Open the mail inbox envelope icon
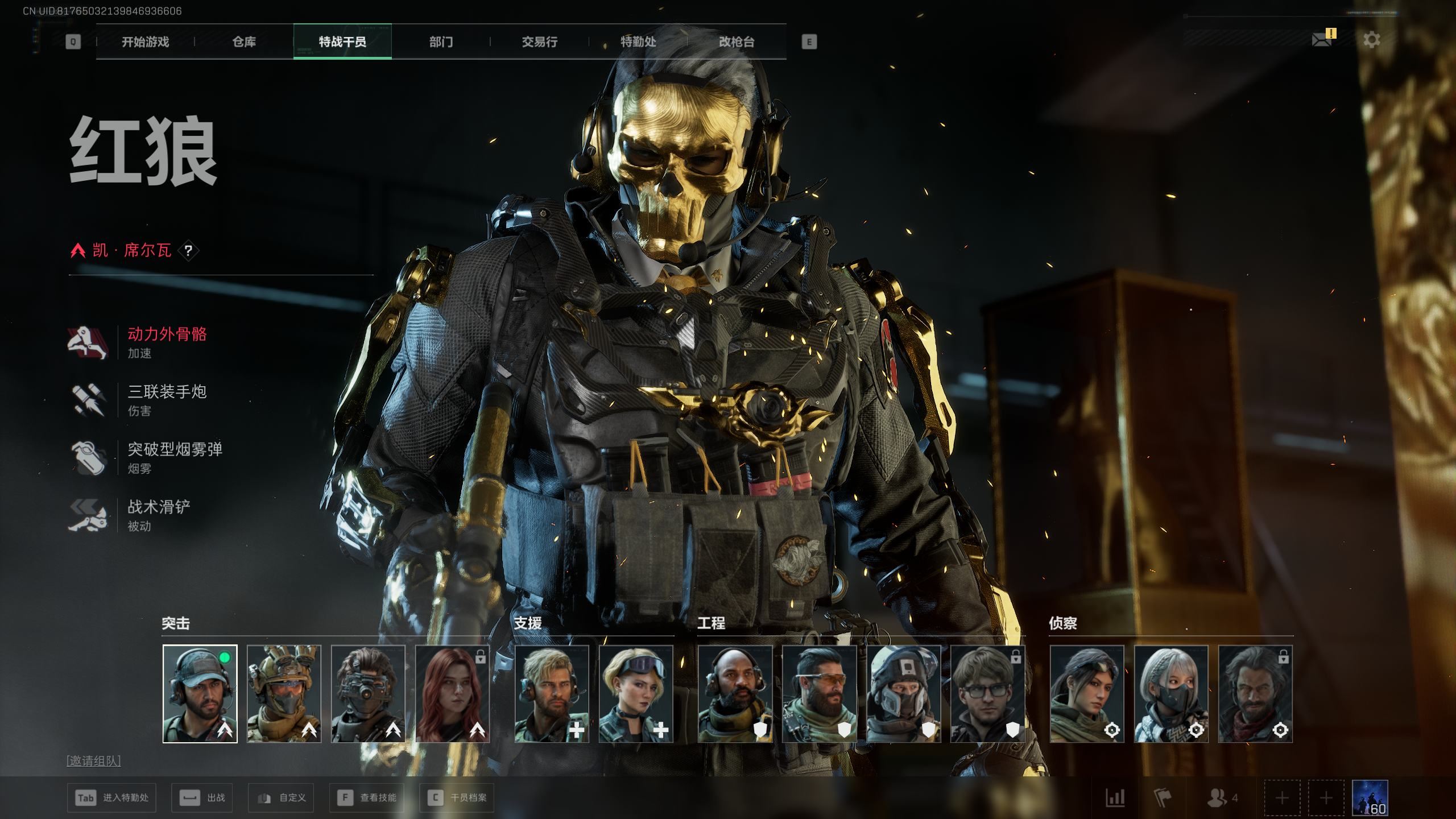 tap(1321, 40)
